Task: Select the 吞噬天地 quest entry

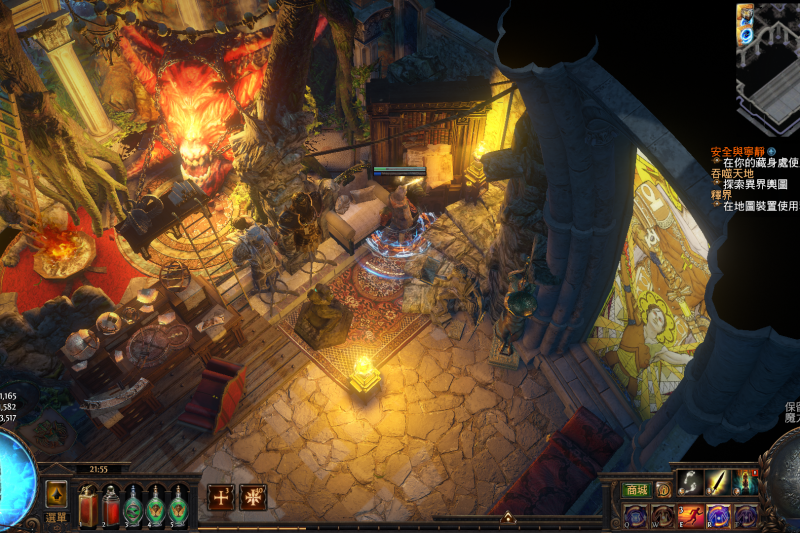Action: [732, 173]
